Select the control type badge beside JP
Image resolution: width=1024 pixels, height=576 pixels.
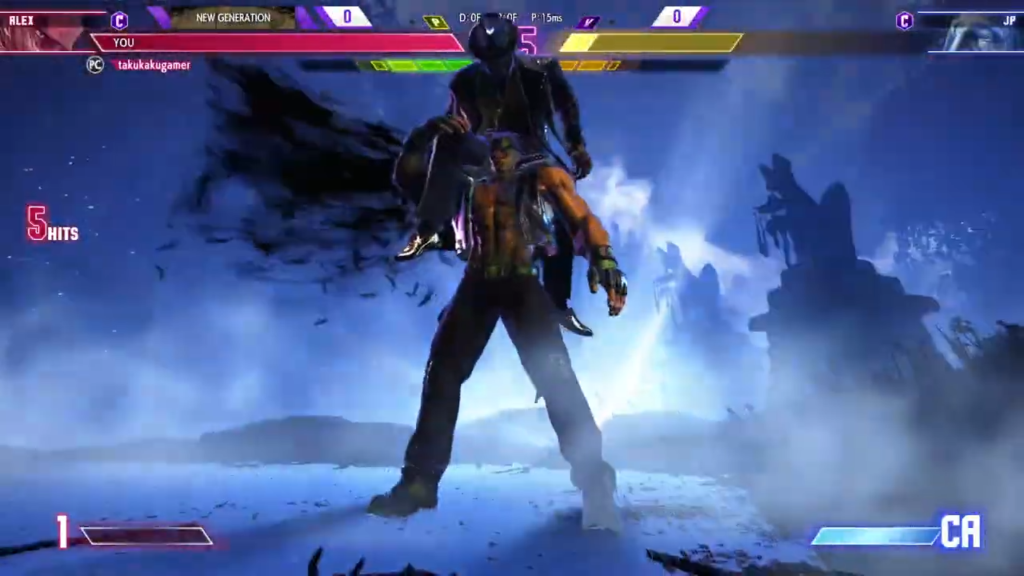904,20
